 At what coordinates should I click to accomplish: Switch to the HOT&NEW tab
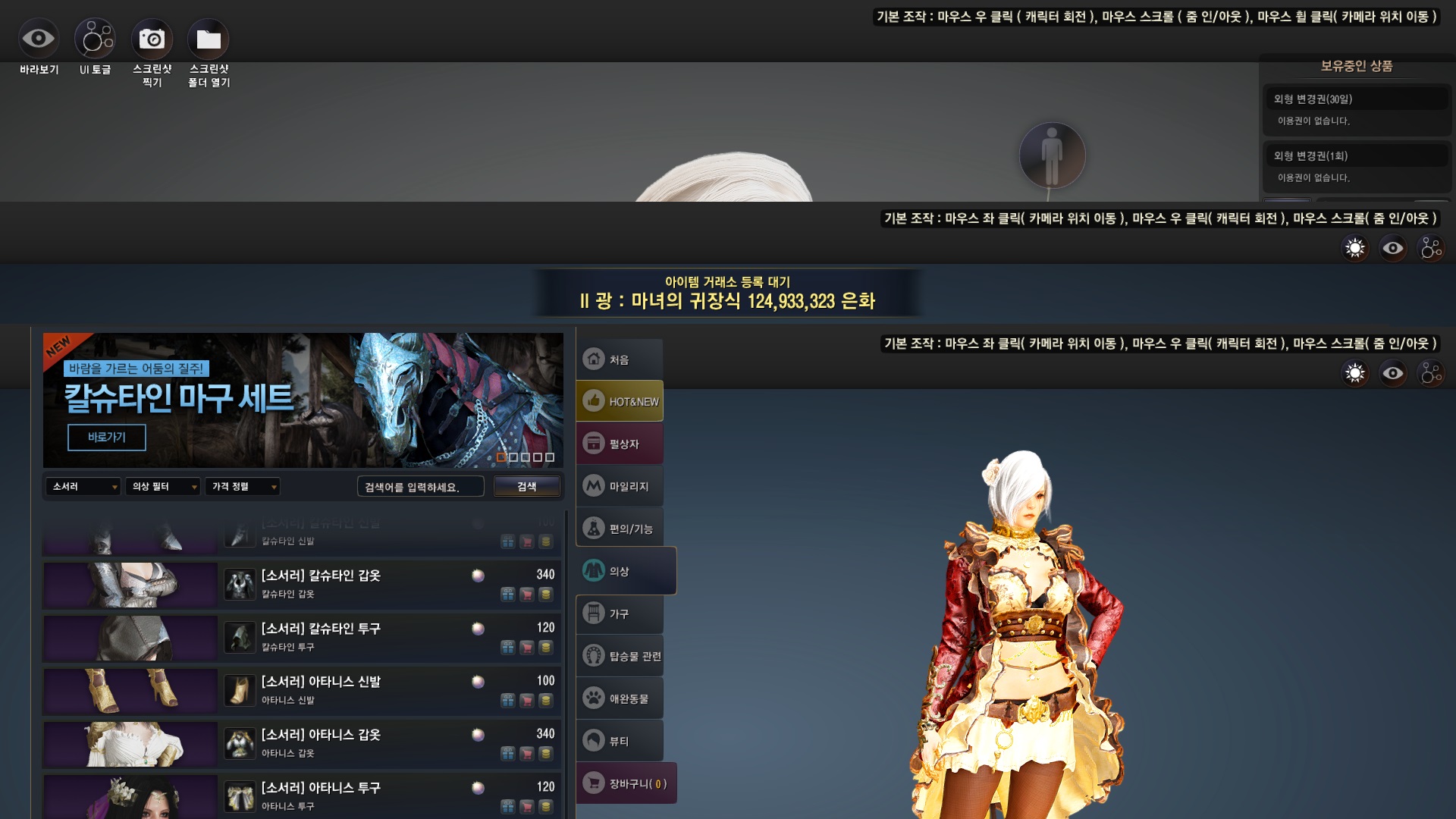click(620, 402)
